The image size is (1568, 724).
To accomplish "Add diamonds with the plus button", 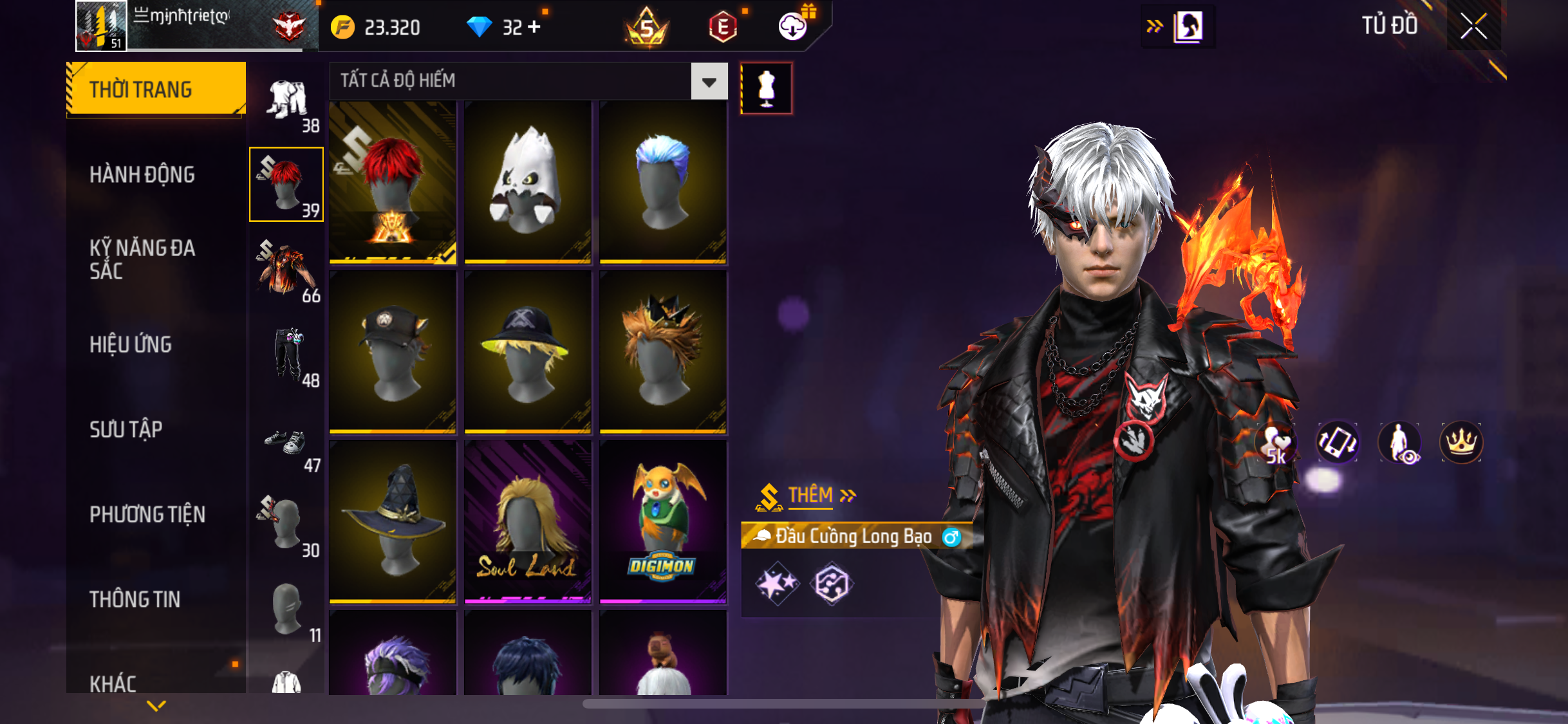I will [x=534, y=27].
